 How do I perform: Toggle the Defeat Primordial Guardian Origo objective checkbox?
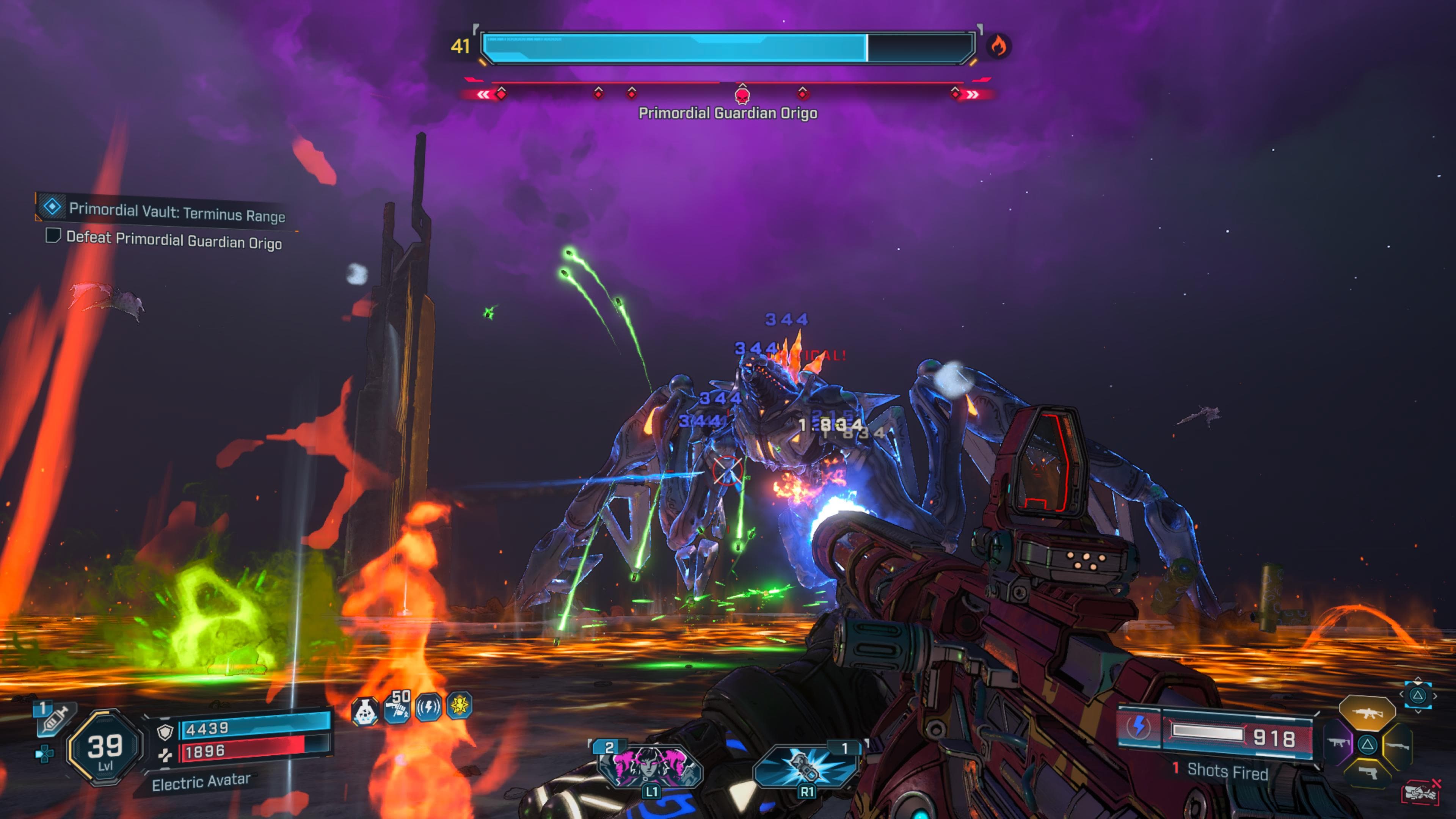tap(53, 235)
